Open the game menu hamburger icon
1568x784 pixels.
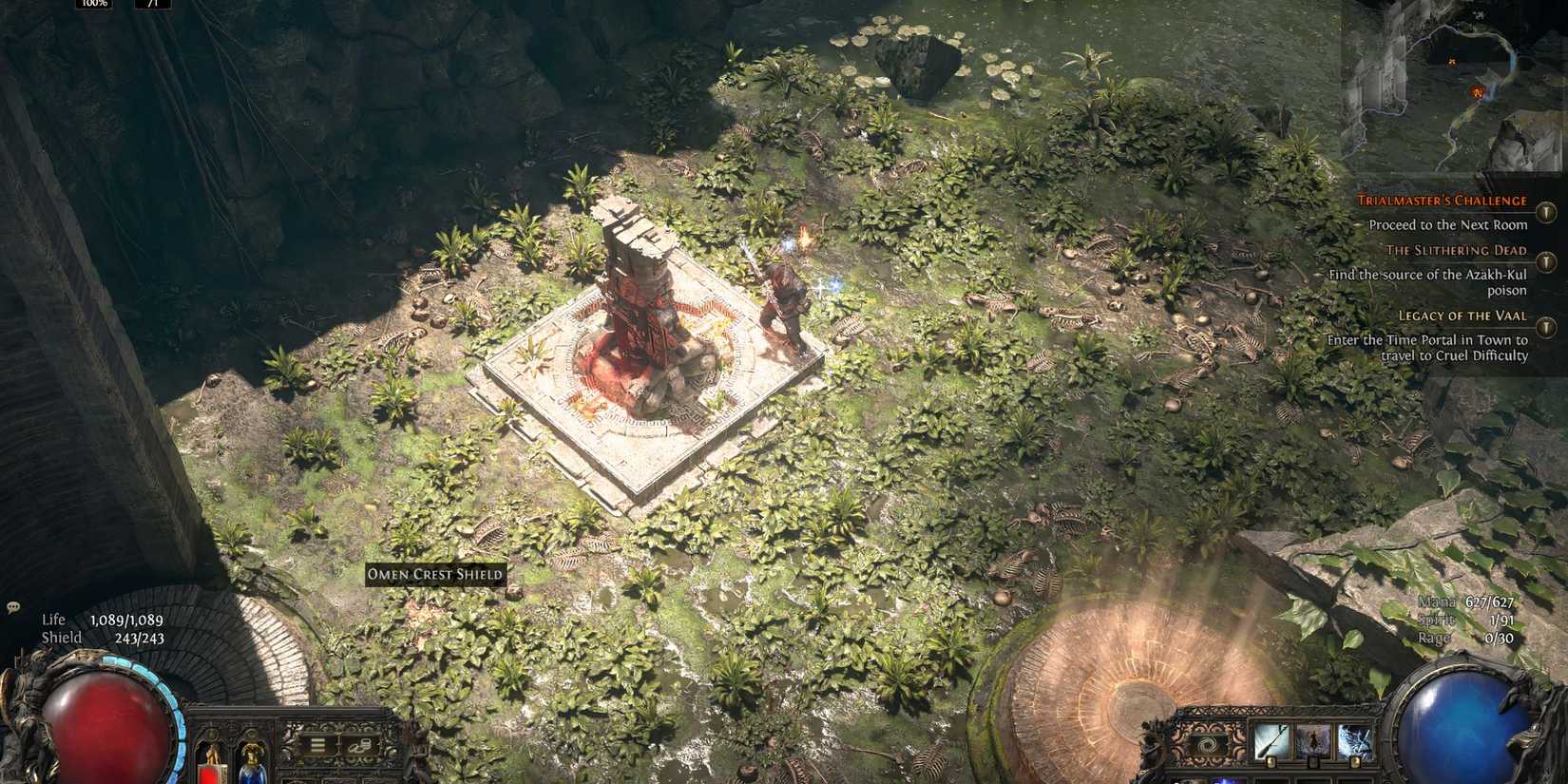317,745
